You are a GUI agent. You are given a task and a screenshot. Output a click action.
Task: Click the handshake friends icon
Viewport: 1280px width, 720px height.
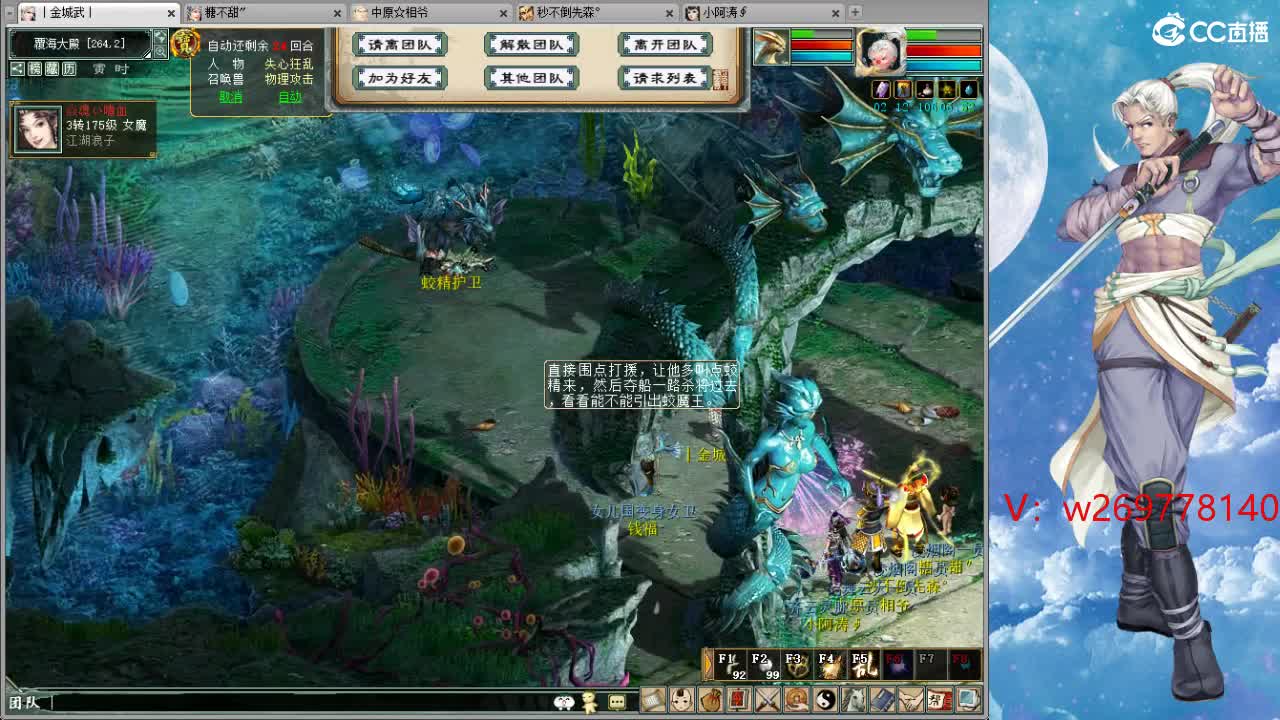[910, 701]
